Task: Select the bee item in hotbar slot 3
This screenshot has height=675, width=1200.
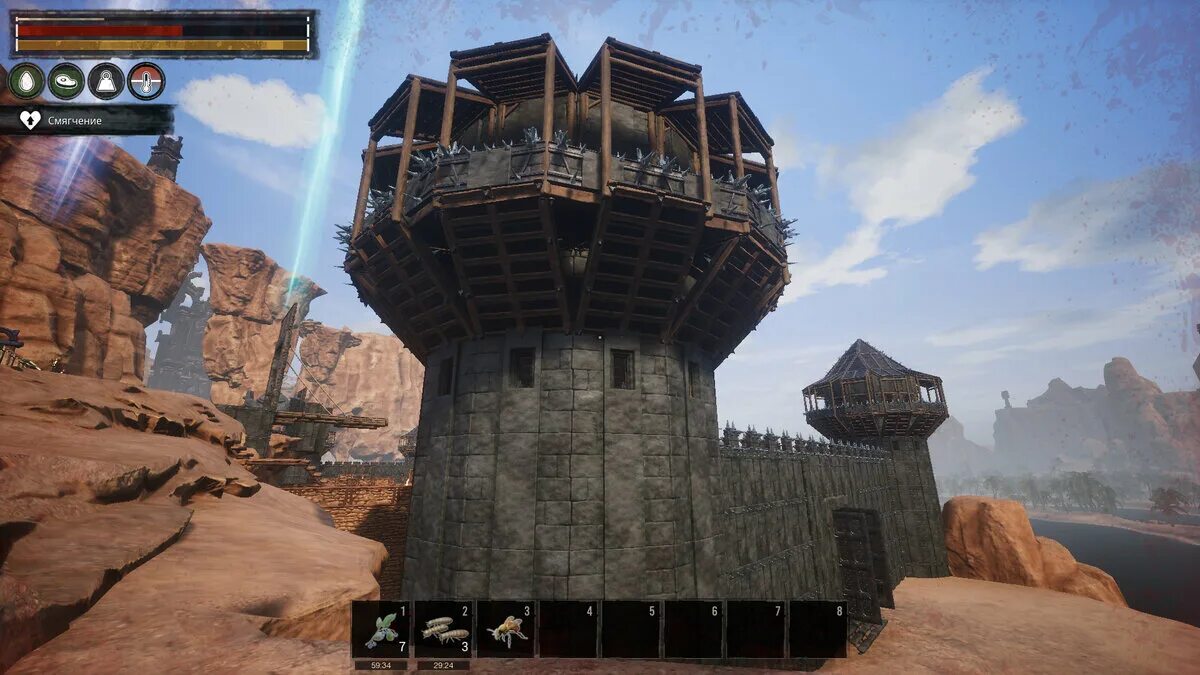Action: (506, 629)
